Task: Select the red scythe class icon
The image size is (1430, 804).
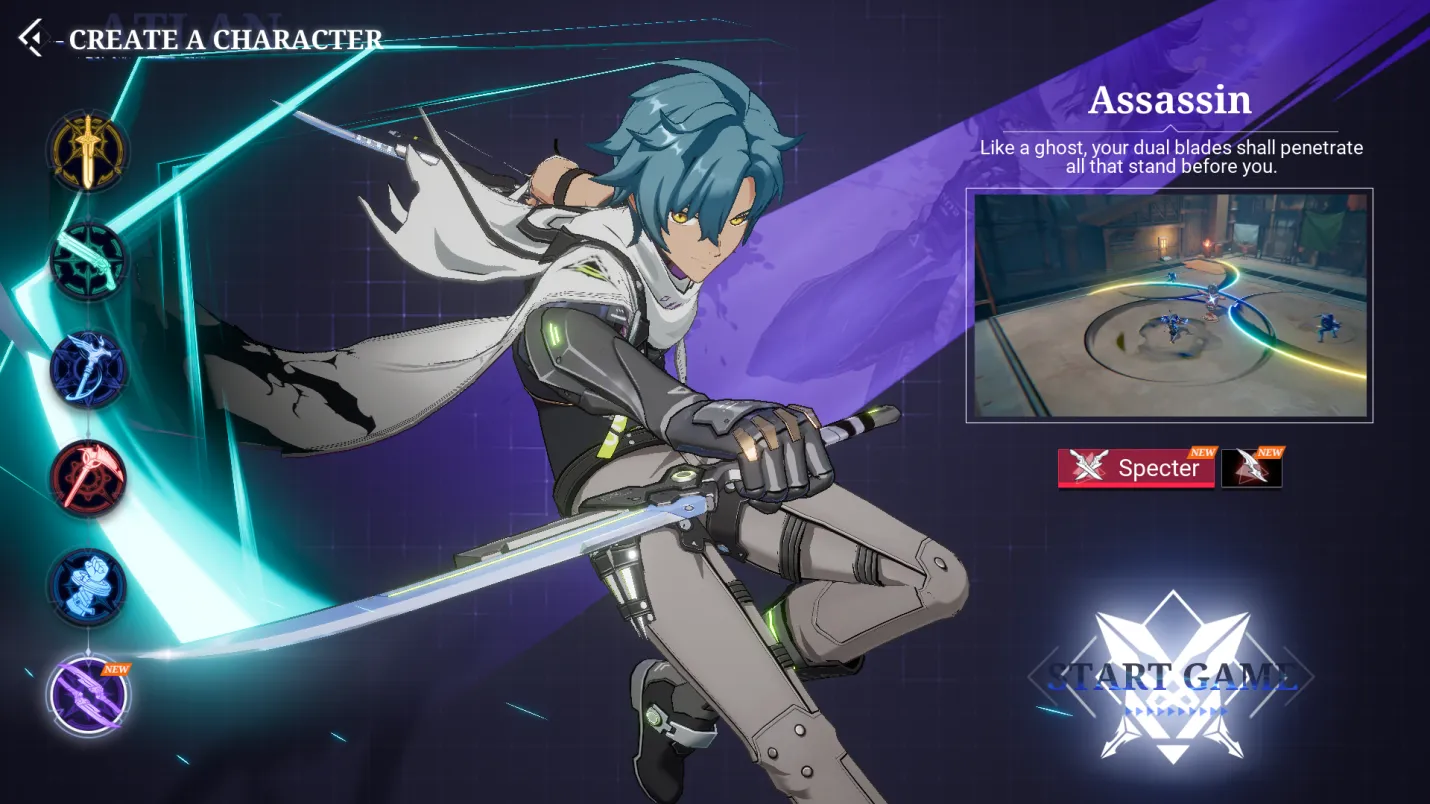Action: [x=88, y=477]
